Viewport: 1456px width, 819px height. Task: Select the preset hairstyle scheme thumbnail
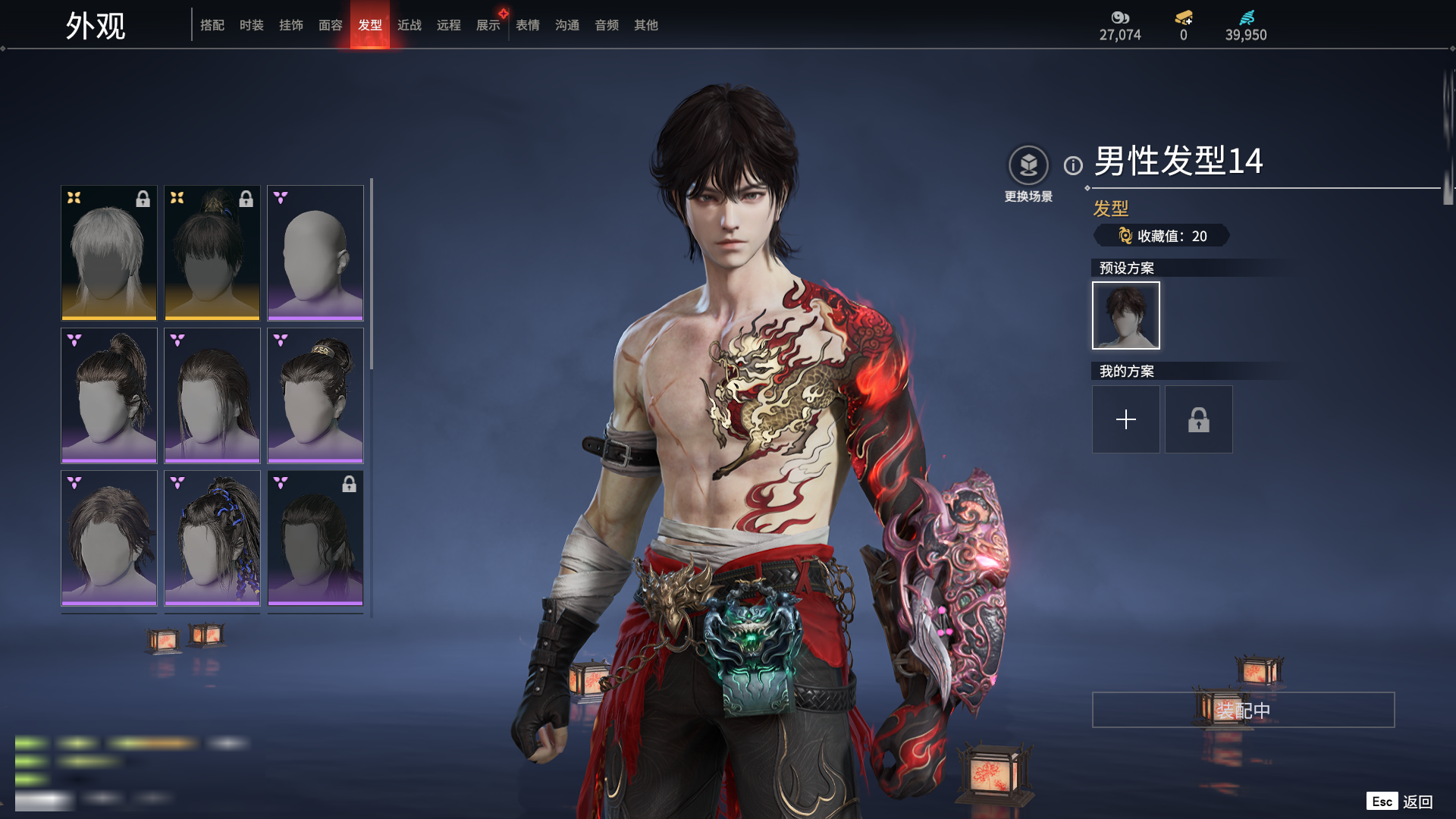tap(1125, 315)
